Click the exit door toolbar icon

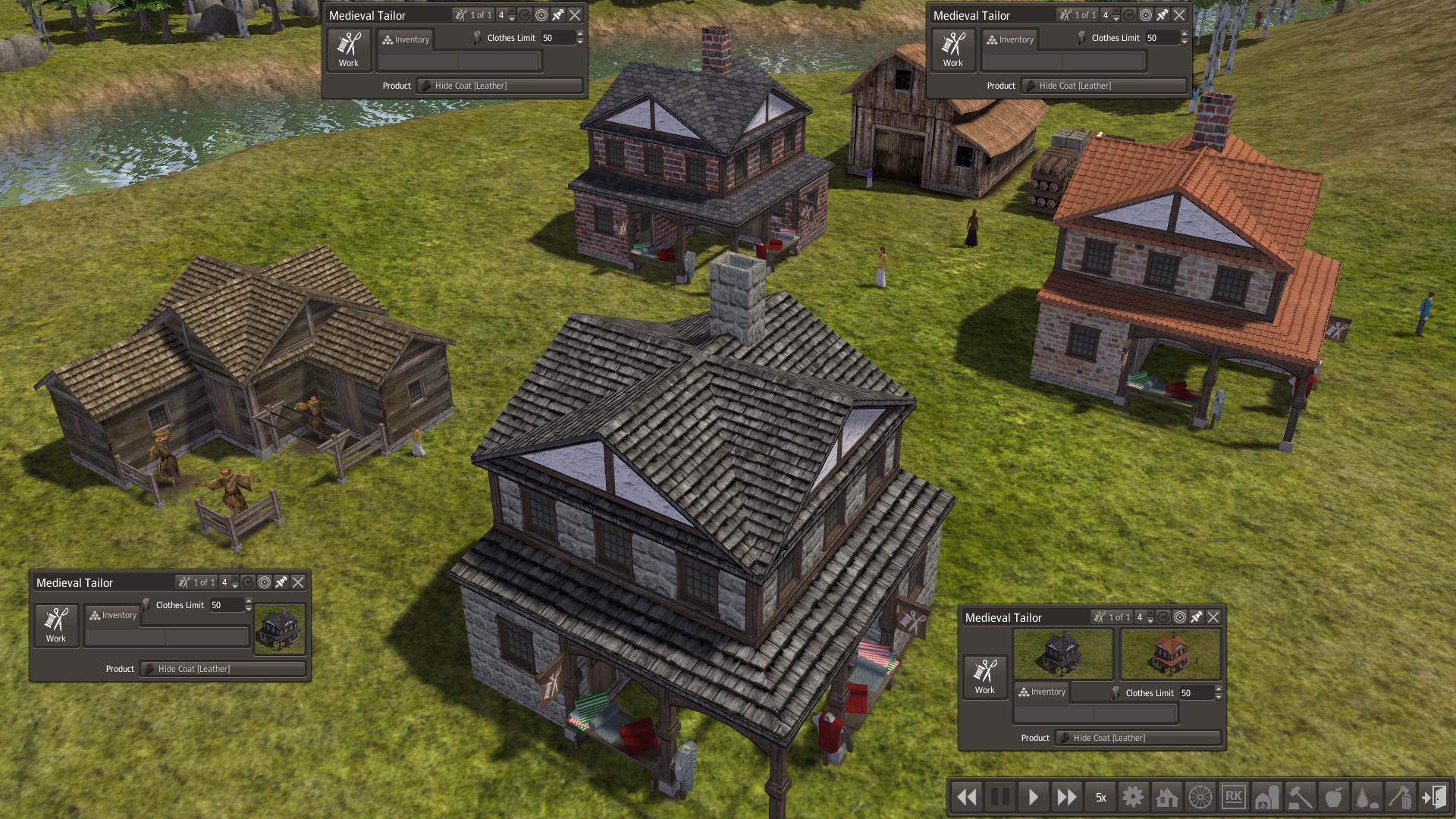tap(1433, 797)
